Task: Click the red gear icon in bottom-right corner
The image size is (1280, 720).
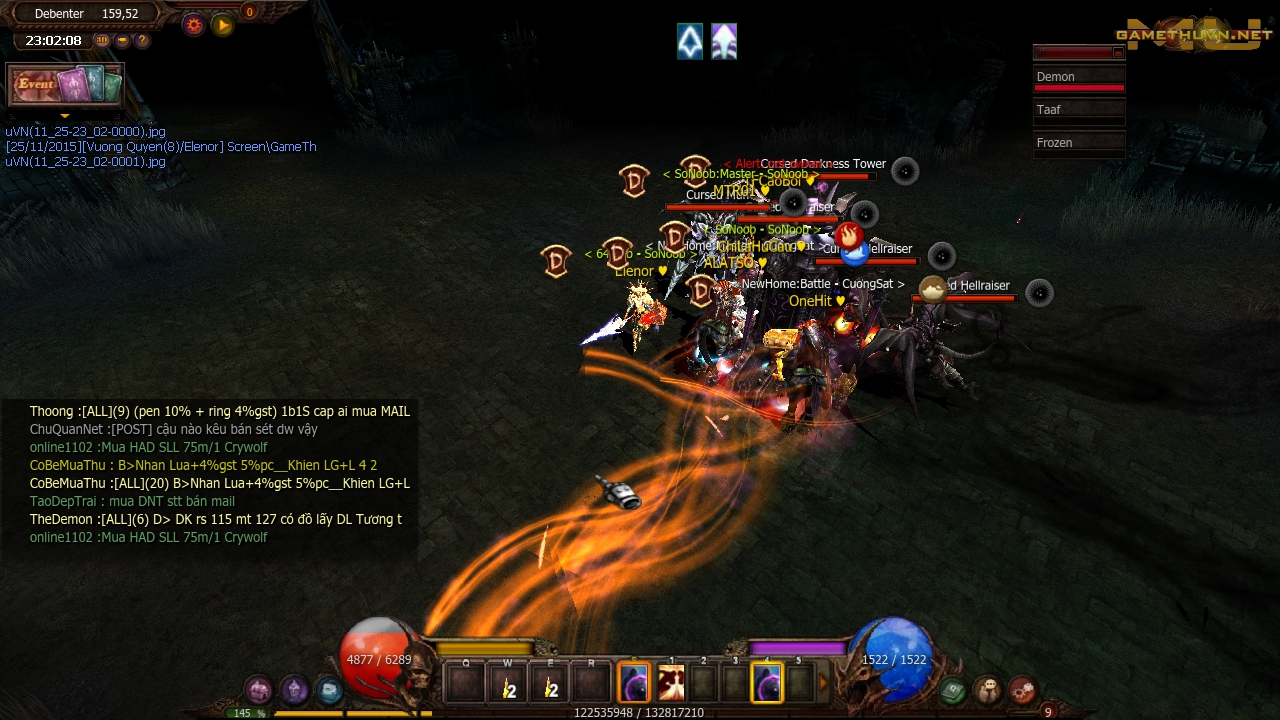Action: pyautogui.click(x=1024, y=690)
